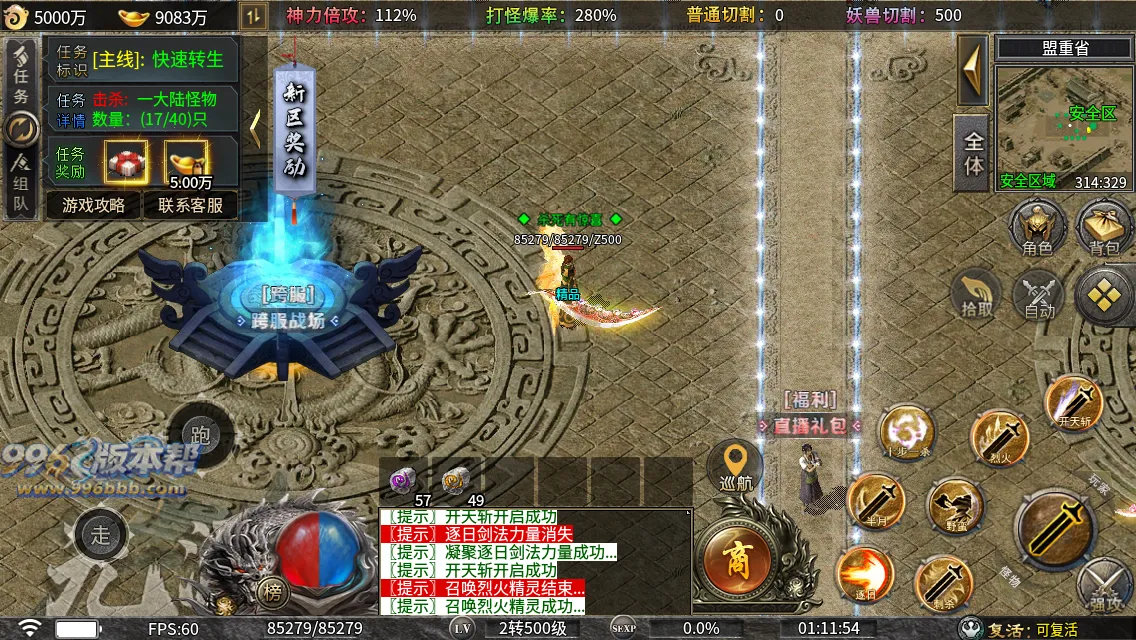Claim the 直播礼包 livestream gift pack
The width and height of the screenshot is (1136, 640).
point(810,425)
